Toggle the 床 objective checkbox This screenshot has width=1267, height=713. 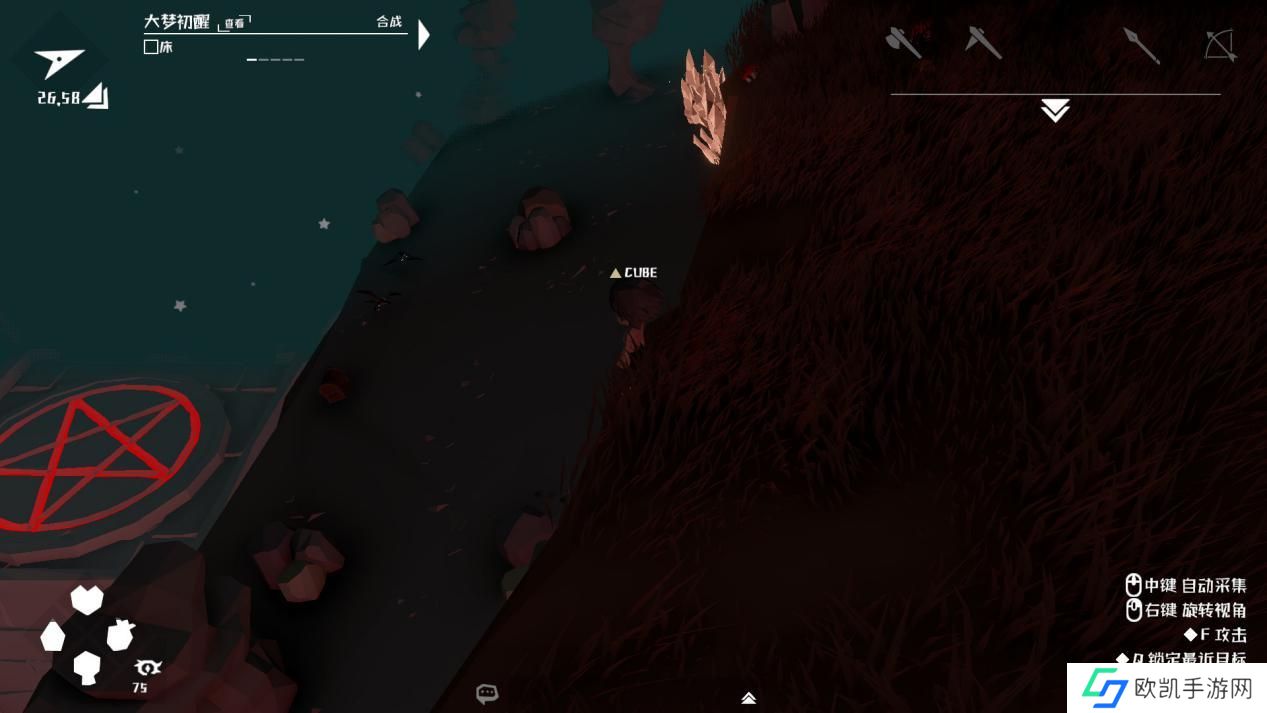coord(151,47)
